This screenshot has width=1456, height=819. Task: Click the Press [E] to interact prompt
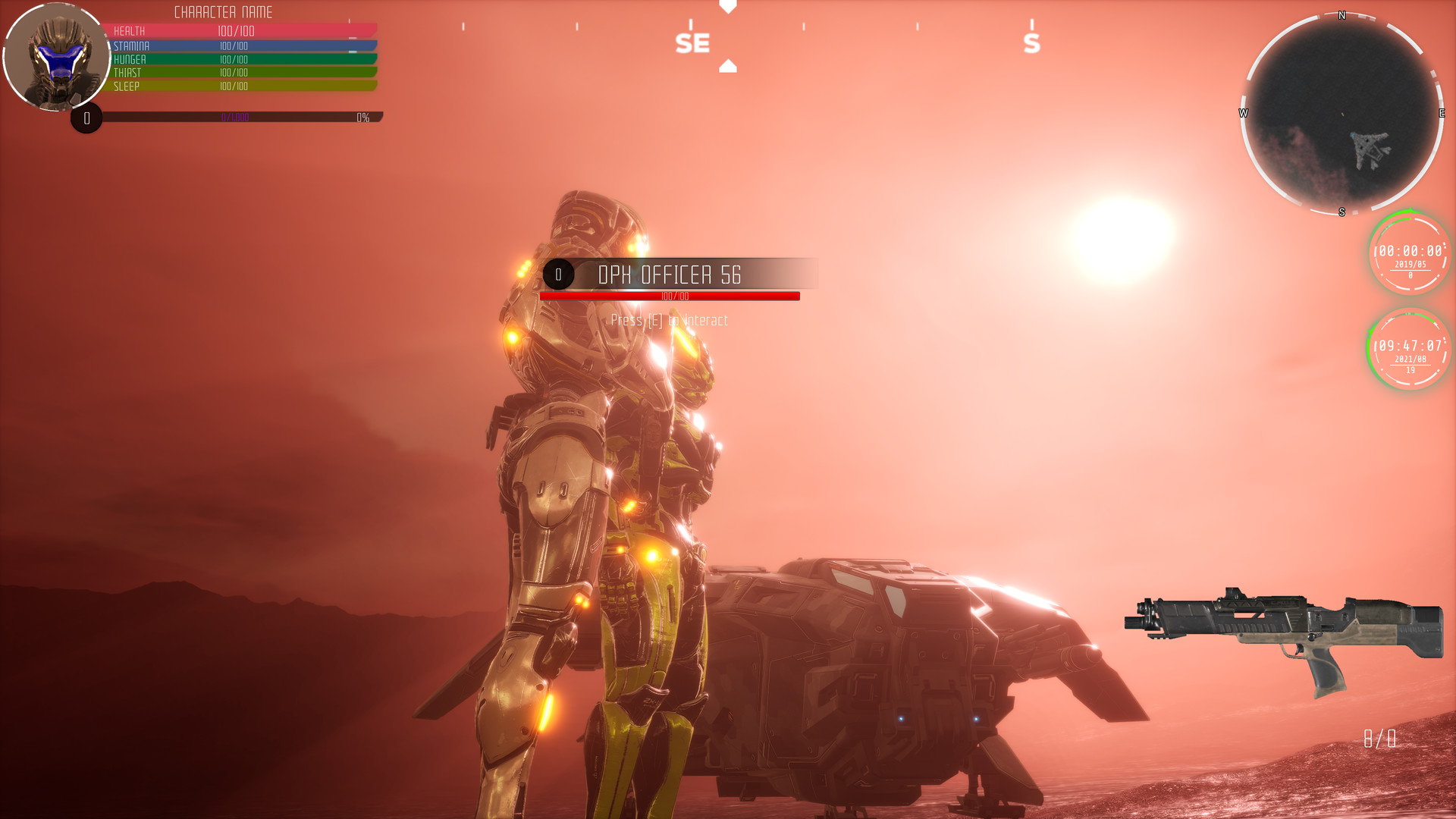pos(668,320)
